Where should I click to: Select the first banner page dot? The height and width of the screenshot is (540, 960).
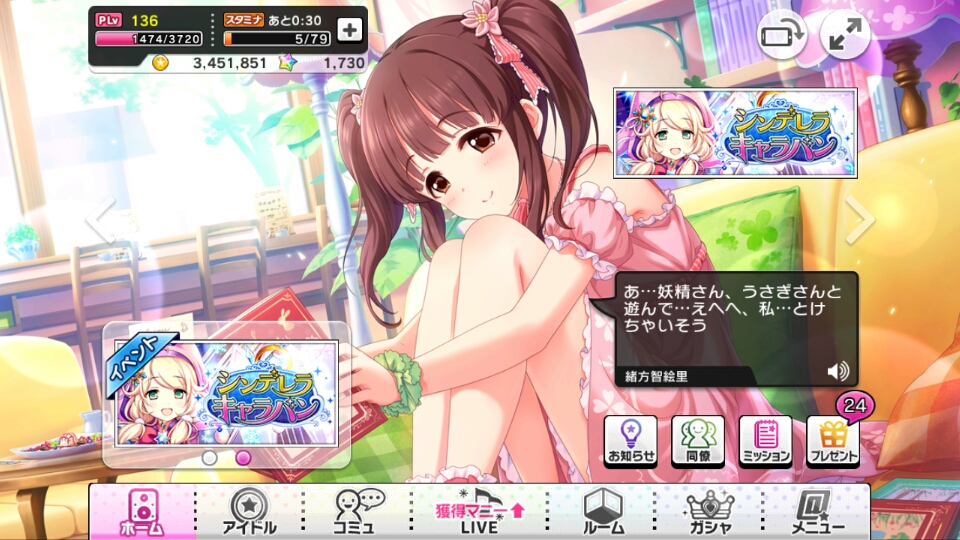(210, 458)
